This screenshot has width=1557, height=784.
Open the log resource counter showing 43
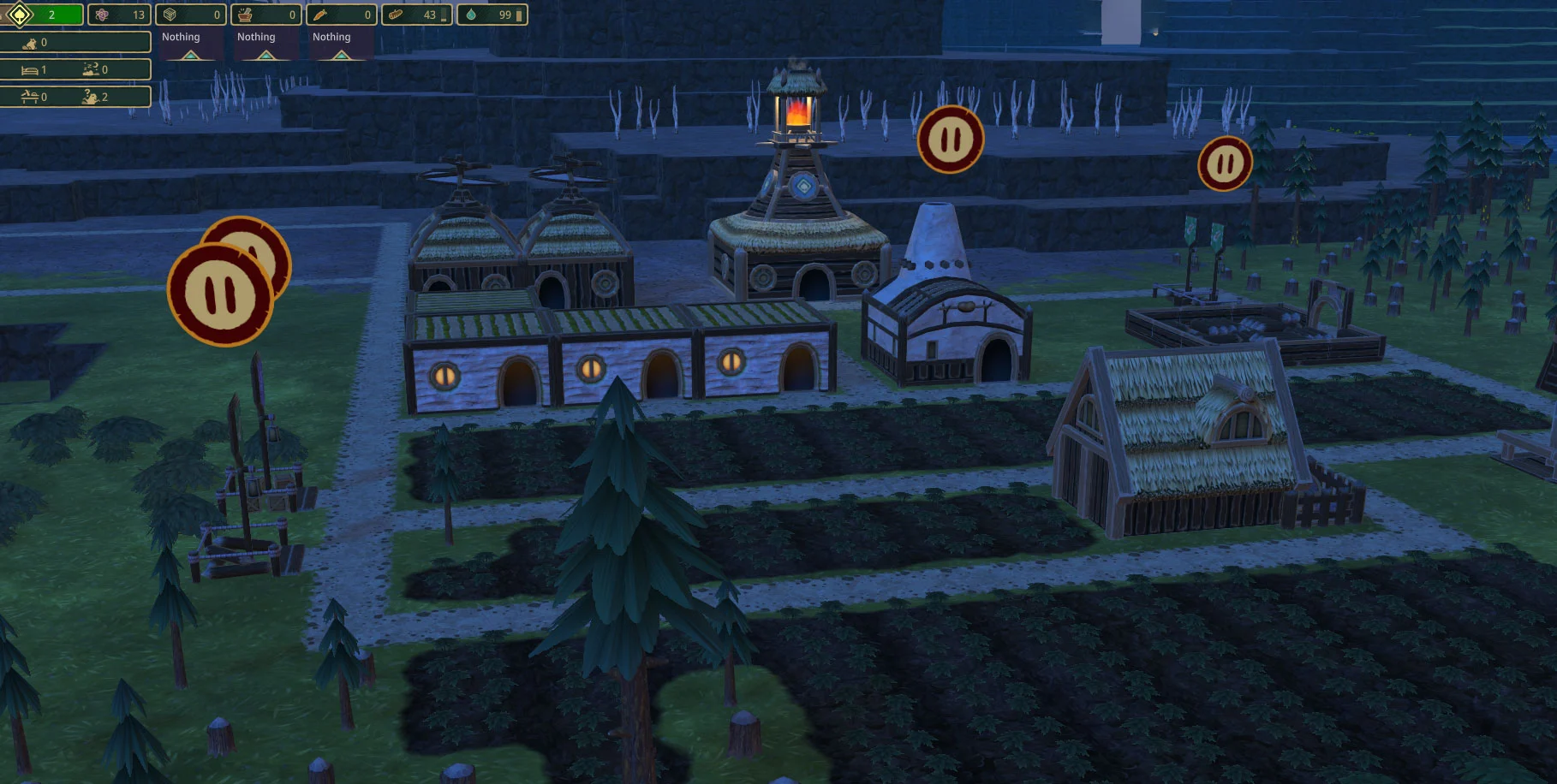click(x=416, y=15)
